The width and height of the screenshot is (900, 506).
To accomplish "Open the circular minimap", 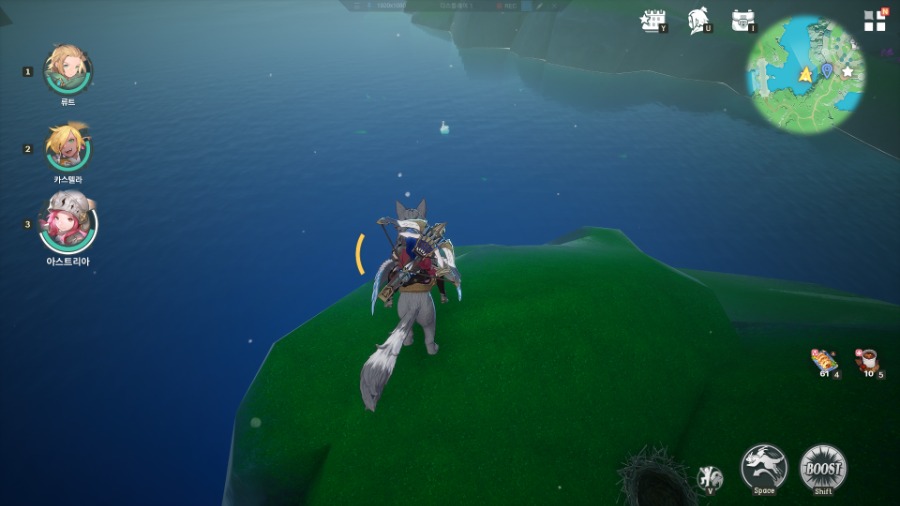I will point(805,74).
